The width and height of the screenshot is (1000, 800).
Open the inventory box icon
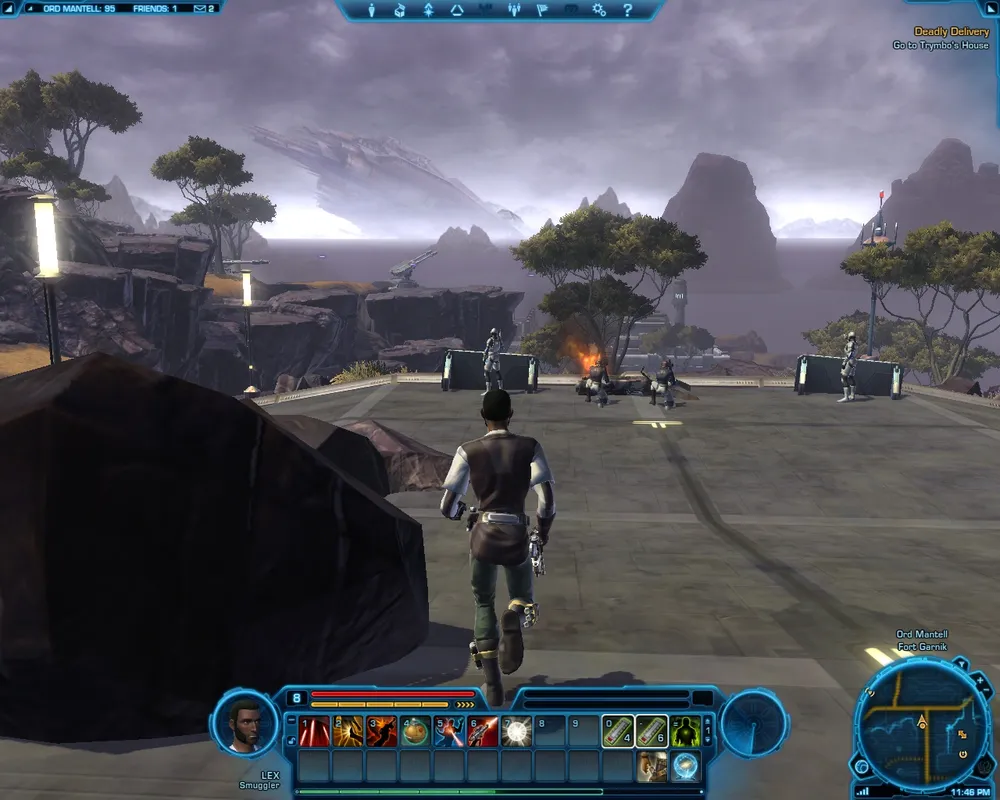[400, 10]
